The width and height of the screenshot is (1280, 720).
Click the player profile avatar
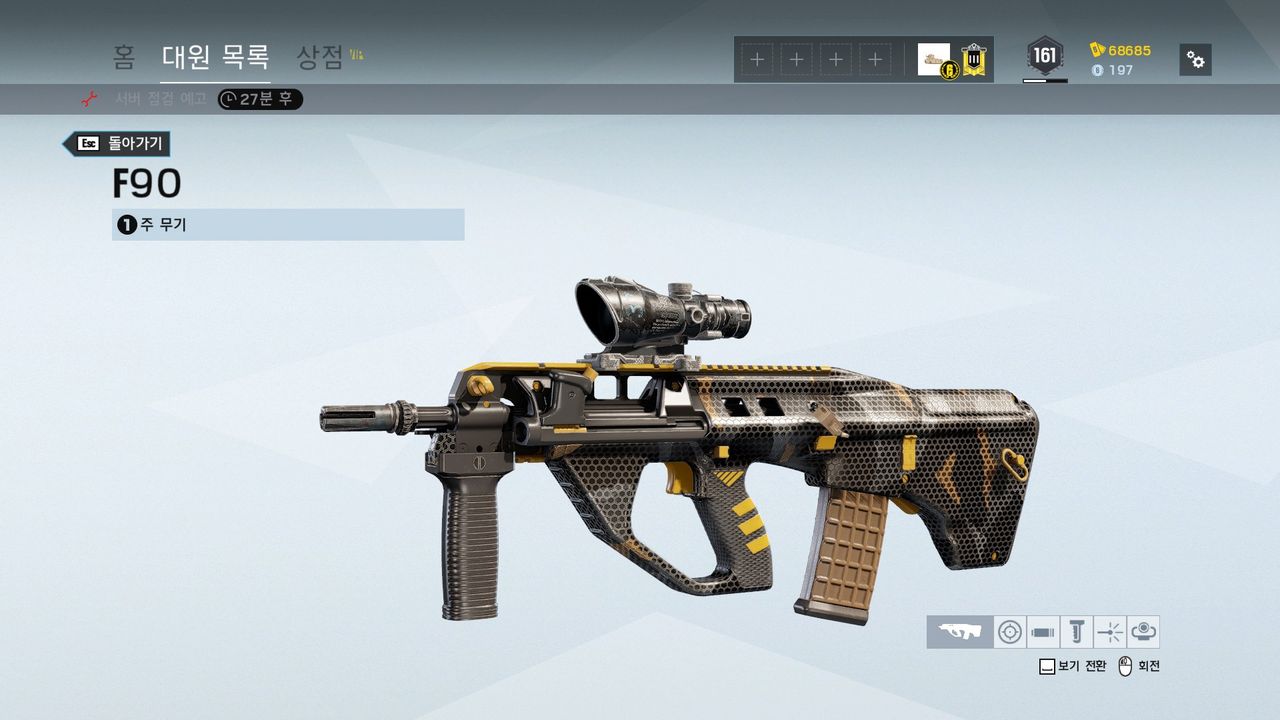pyautogui.click(x=935, y=59)
